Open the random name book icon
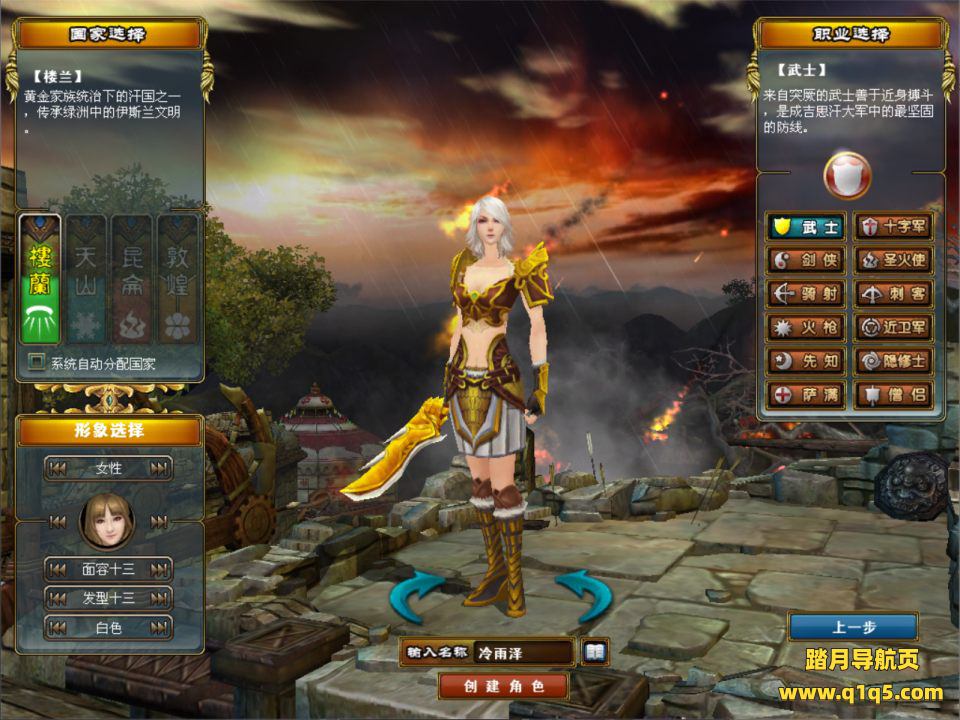The height and width of the screenshot is (720, 960). (595, 652)
